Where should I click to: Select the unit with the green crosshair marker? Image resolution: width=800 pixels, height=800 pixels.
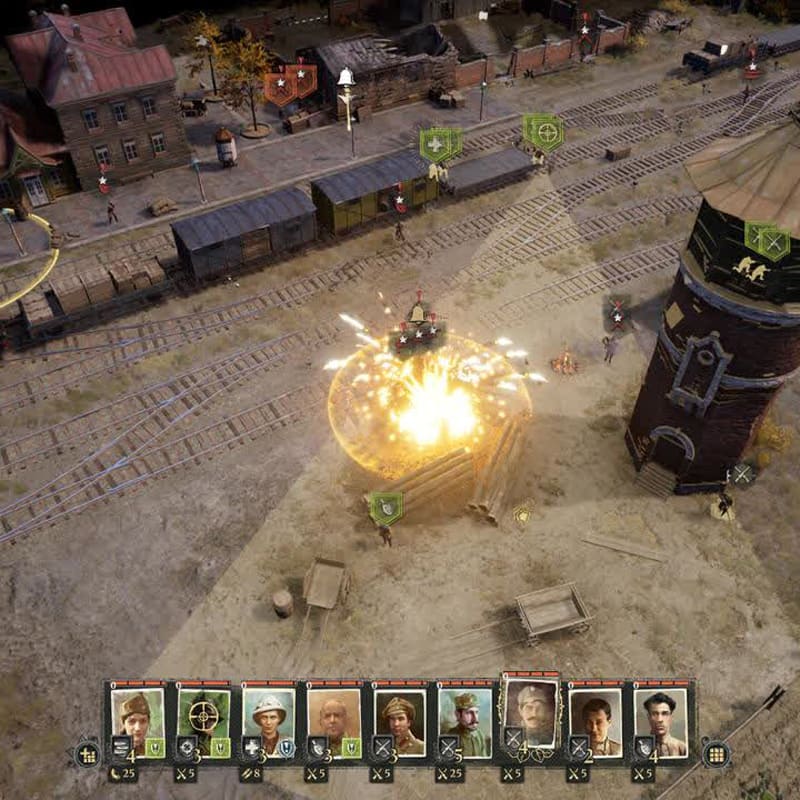coord(545,132)
